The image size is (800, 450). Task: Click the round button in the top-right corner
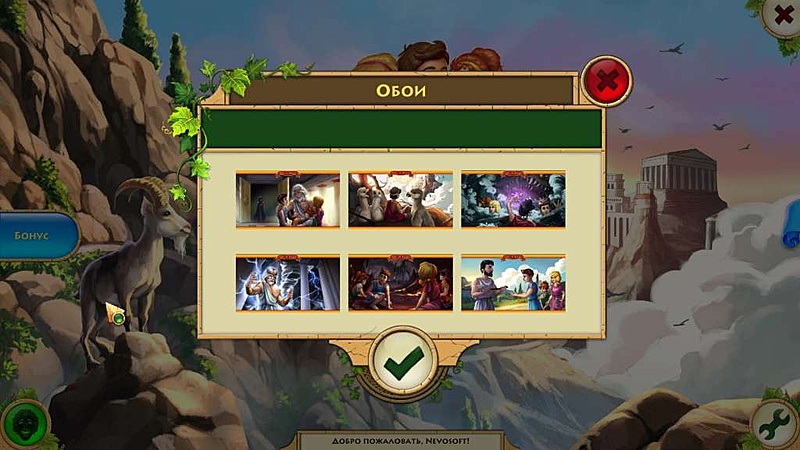click(781, 14)
